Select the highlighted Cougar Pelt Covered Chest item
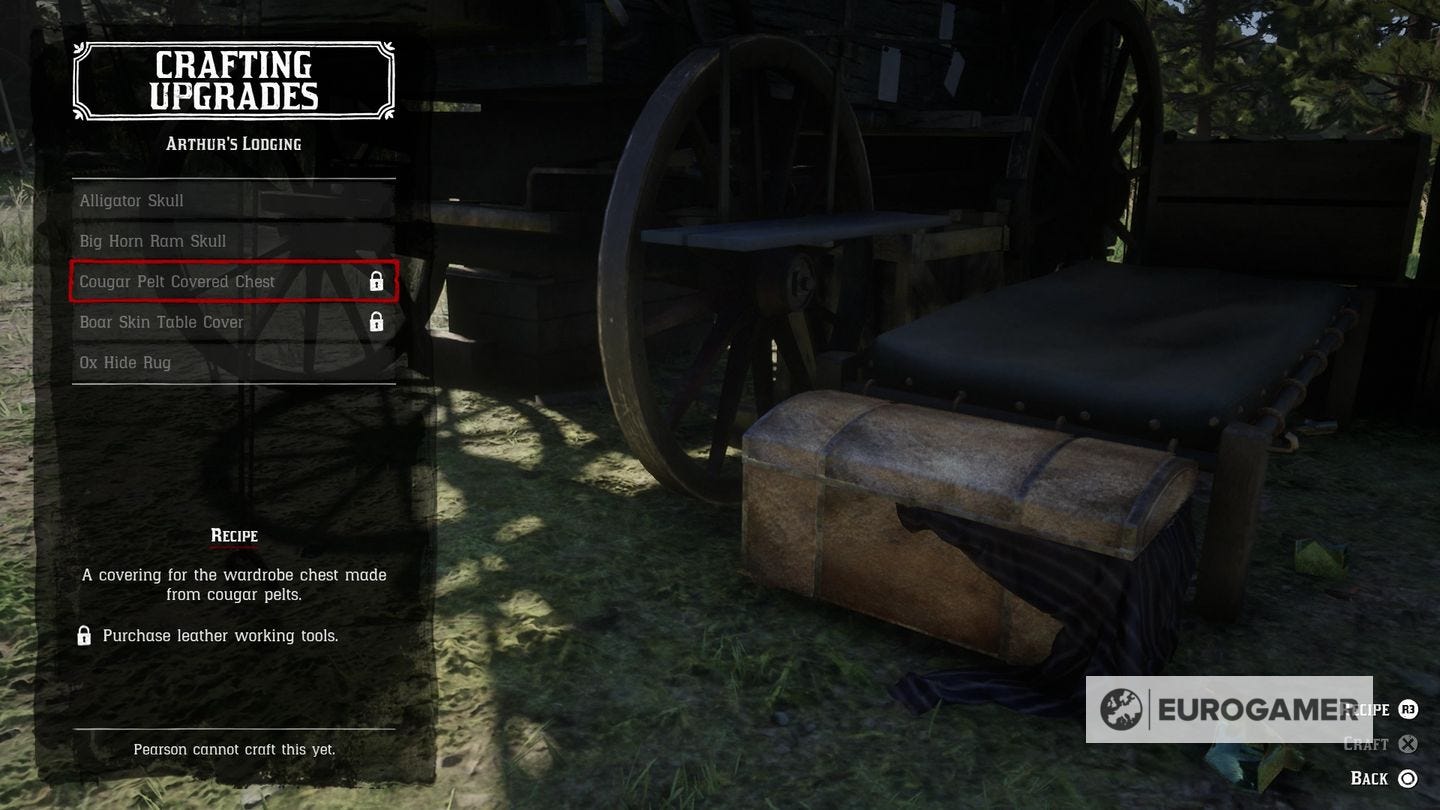 tap(176, 281)
